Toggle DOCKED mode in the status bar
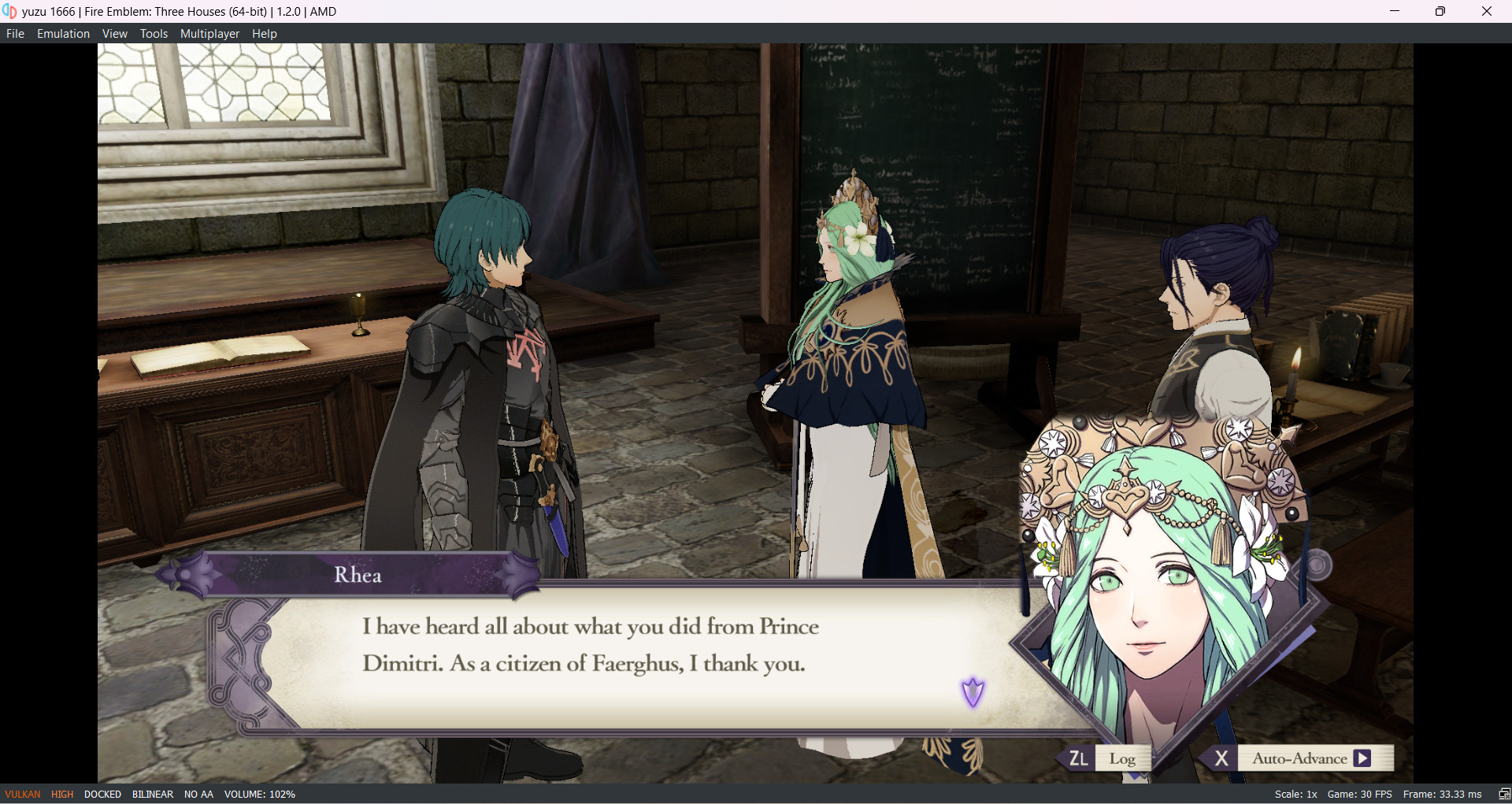Viewport: 1512px width, 804px height. click(102, 794)
